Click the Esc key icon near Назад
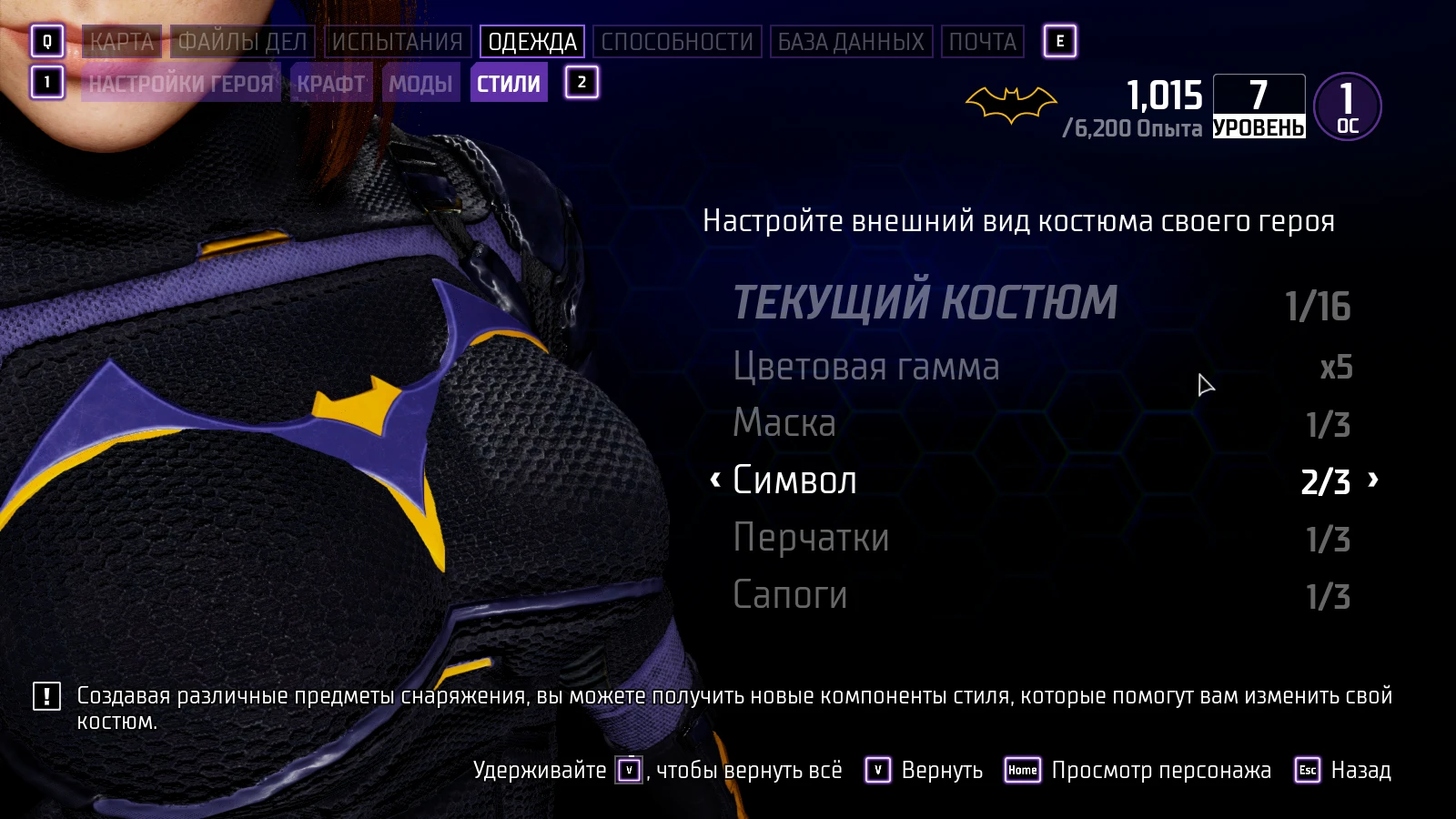This screenshot has height=819, width=1456. (x=1307, y=771)
